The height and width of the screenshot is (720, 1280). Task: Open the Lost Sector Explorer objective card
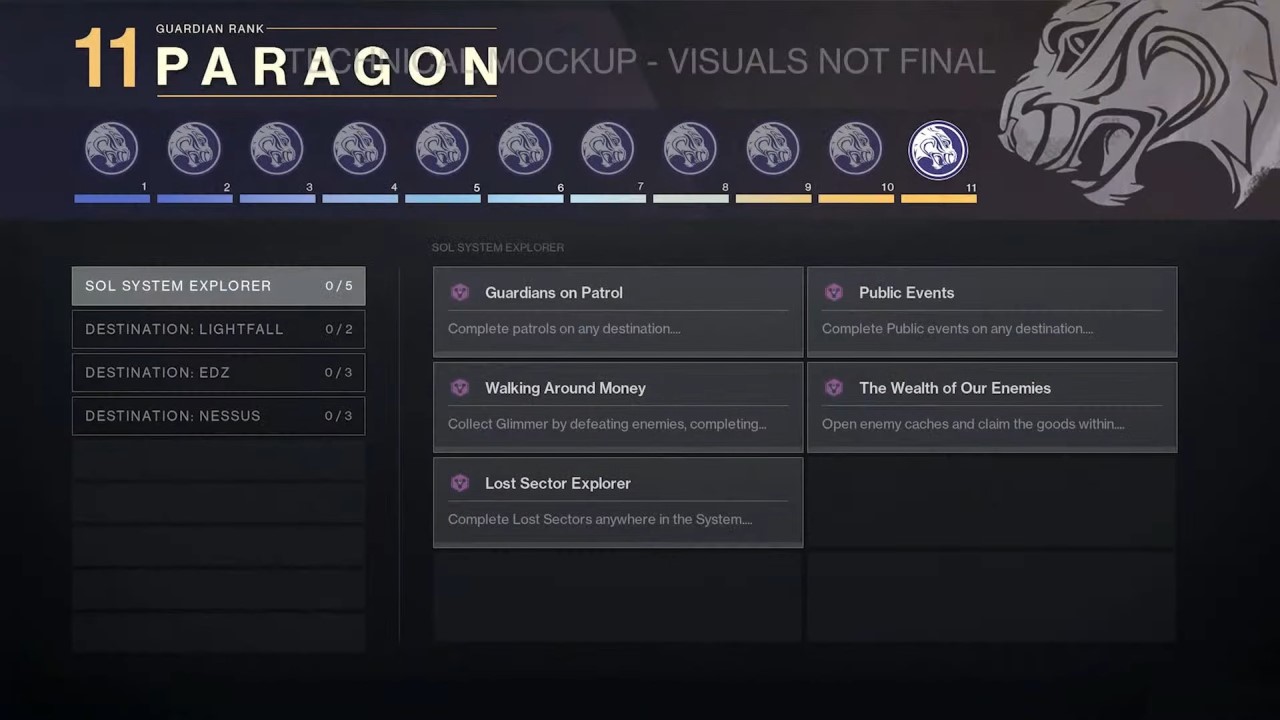tap(617, 501)
